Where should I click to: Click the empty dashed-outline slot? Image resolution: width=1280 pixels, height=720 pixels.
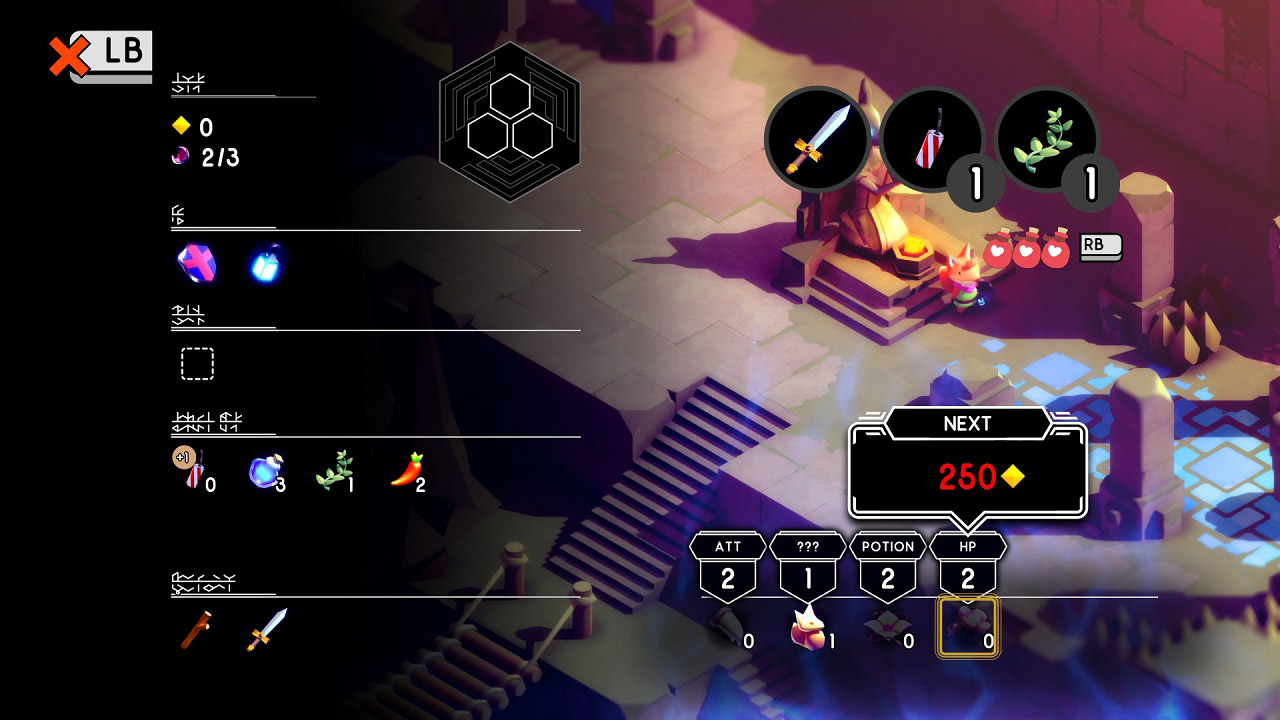tap(197, 364)
